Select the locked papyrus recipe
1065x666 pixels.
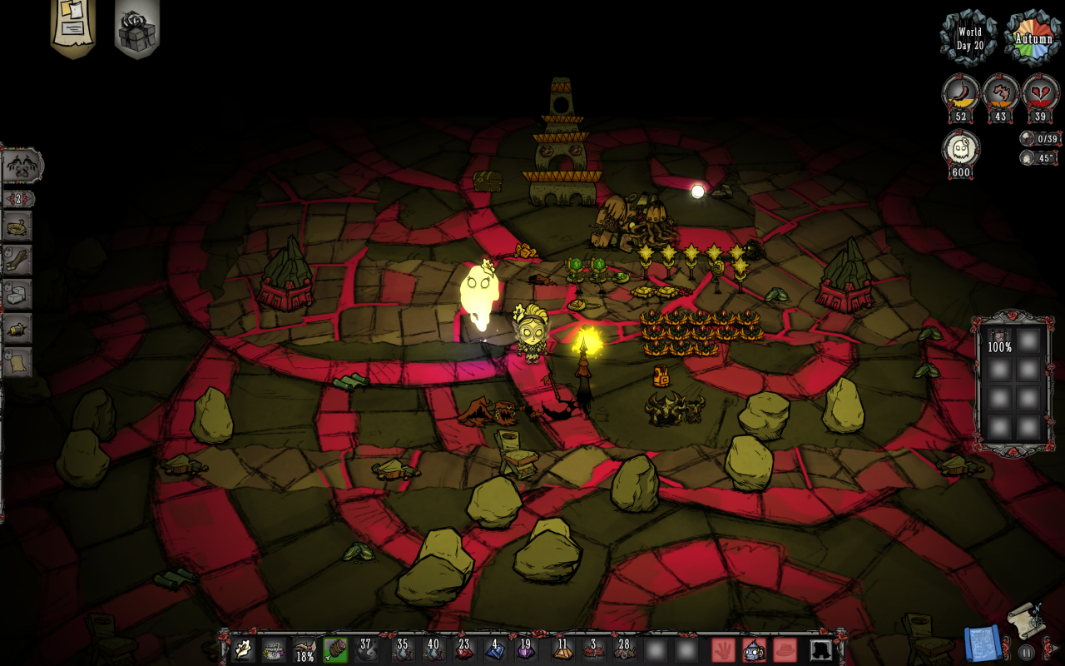click(x=18, y=361)
